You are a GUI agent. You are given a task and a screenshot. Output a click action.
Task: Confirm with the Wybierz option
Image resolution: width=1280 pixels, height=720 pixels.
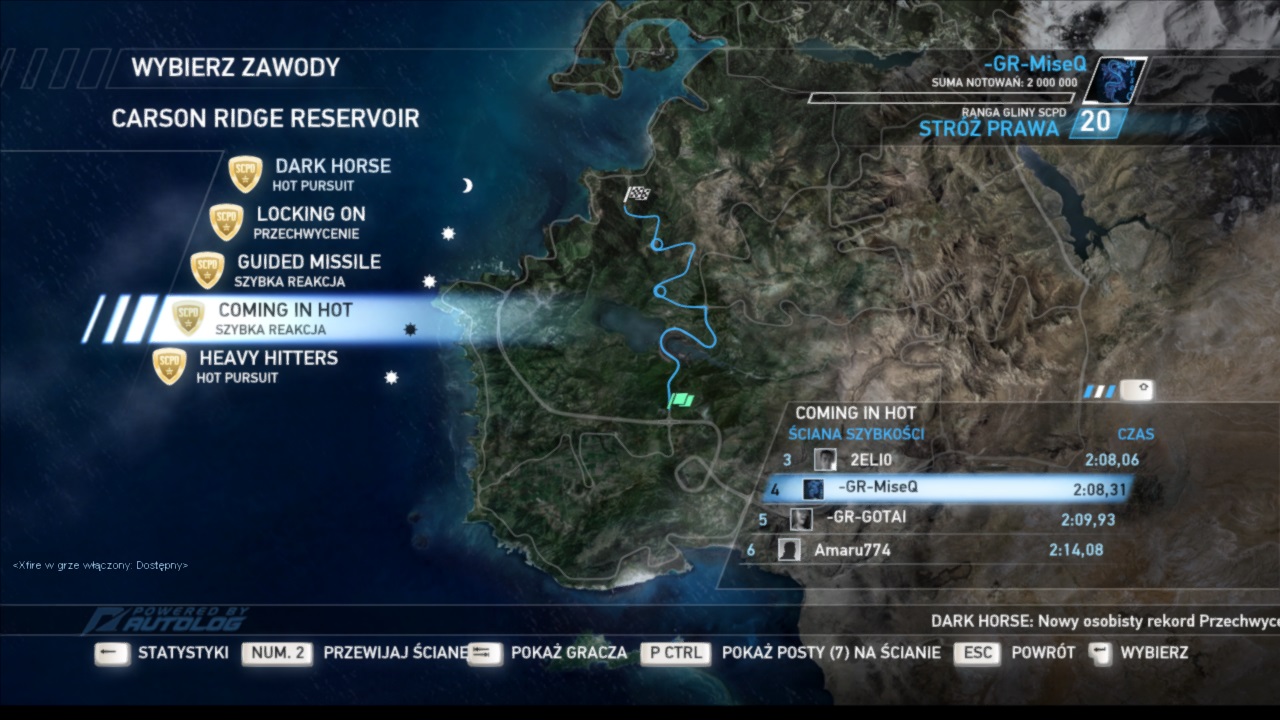coord(1154,653)
